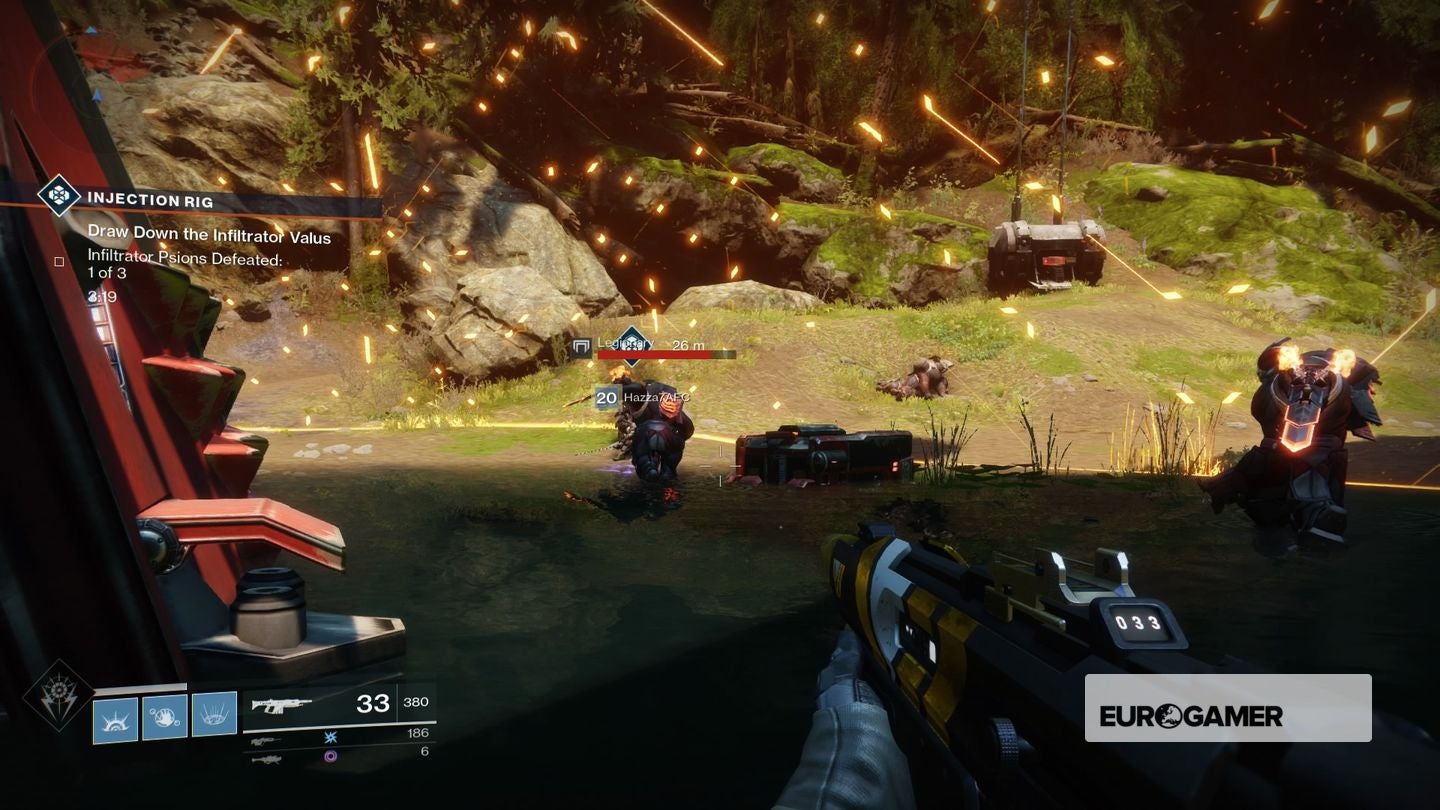Select the Injection Rig activity emblem
The image size is (1440, 810).
click(x=58, y=196)
